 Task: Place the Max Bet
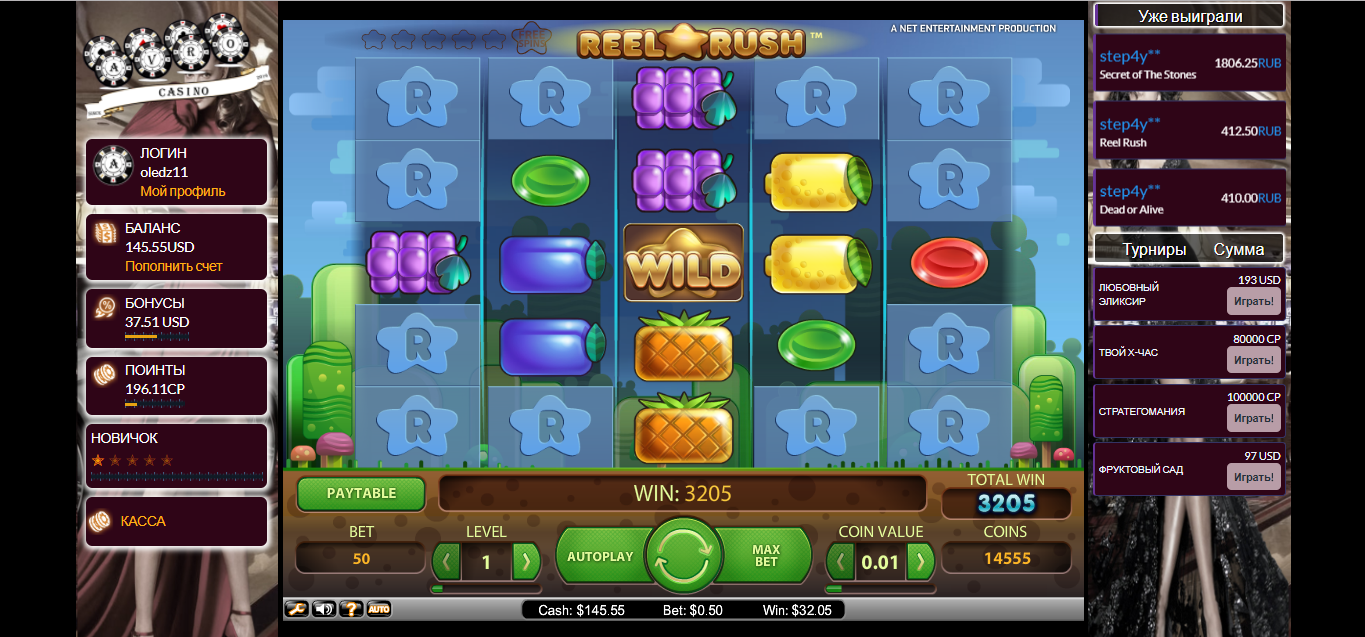coord(766,556)
